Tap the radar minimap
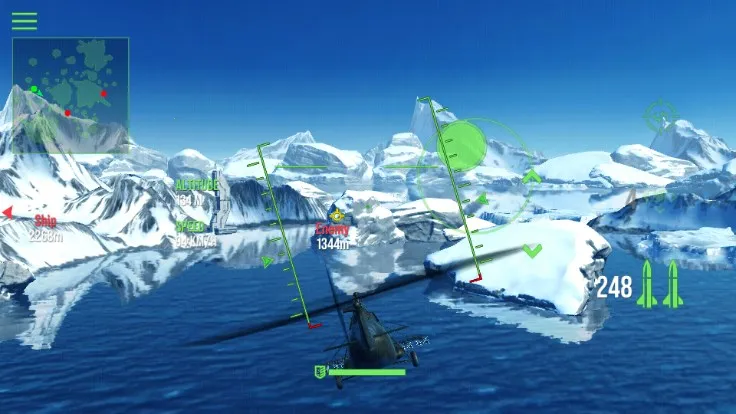This screenshot has width=736, height=414. pyautogui.click(x=70, y=80)
